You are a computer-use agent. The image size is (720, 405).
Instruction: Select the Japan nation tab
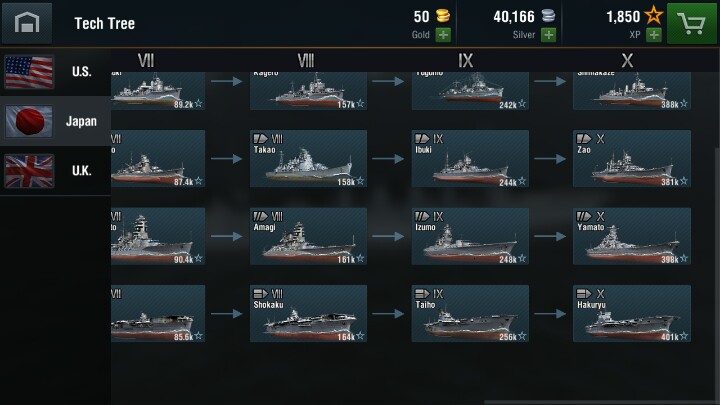click(55, 121)
